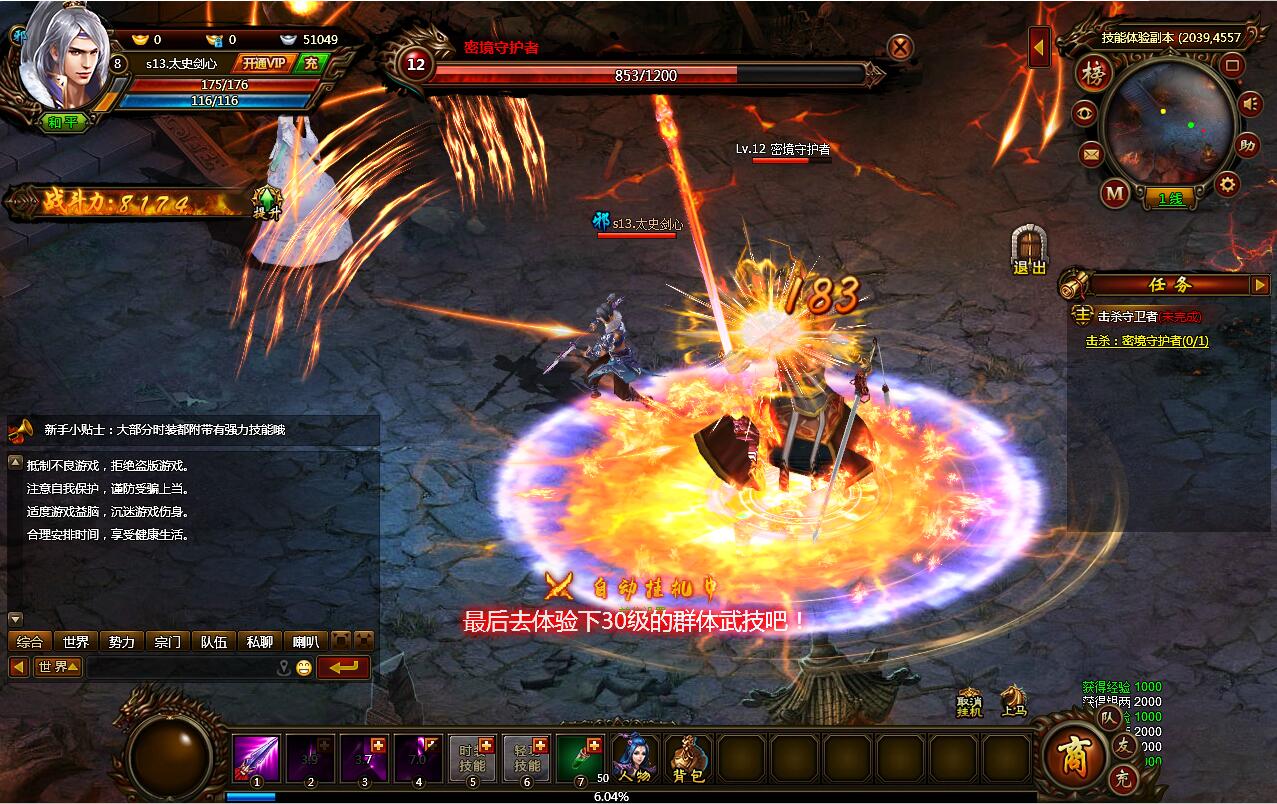This screenshot has width=1277, height=804.
Task: Open the map with the M button
Action: [x=1114, y=191]
